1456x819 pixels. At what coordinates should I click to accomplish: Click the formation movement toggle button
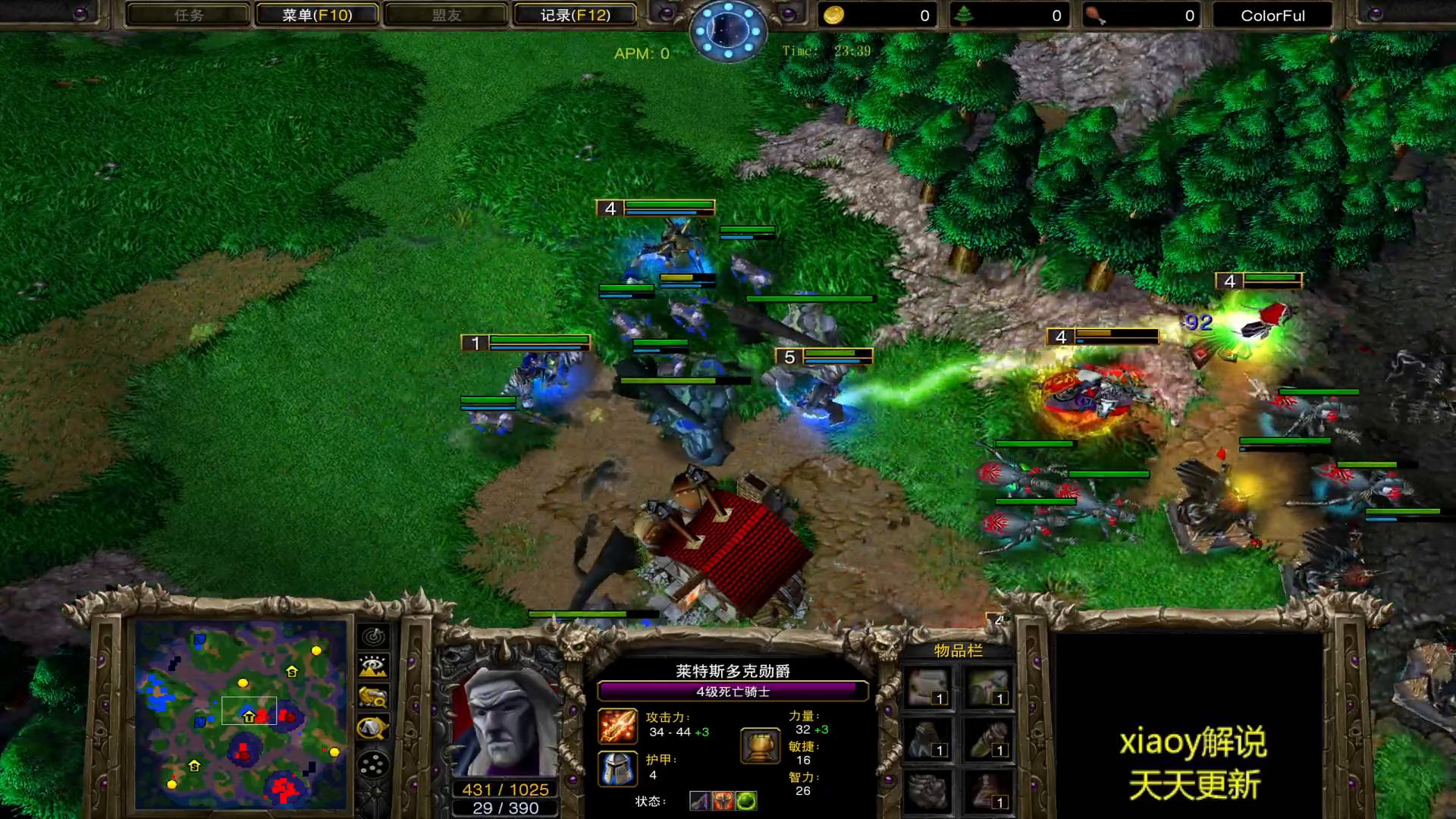373,764
